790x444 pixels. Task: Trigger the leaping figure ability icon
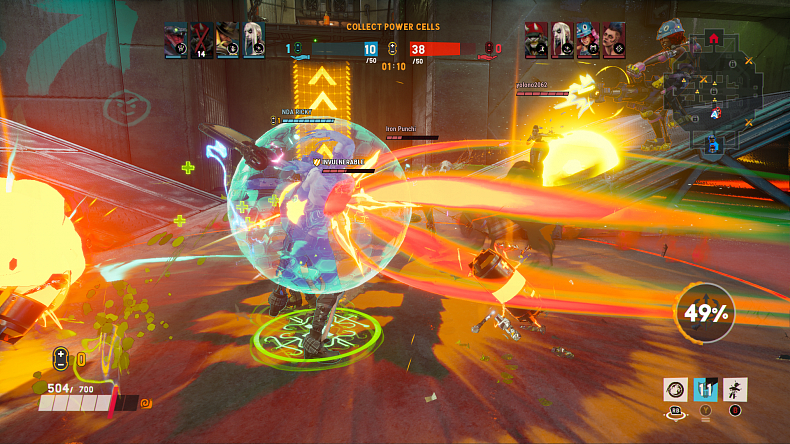point(736,390)
